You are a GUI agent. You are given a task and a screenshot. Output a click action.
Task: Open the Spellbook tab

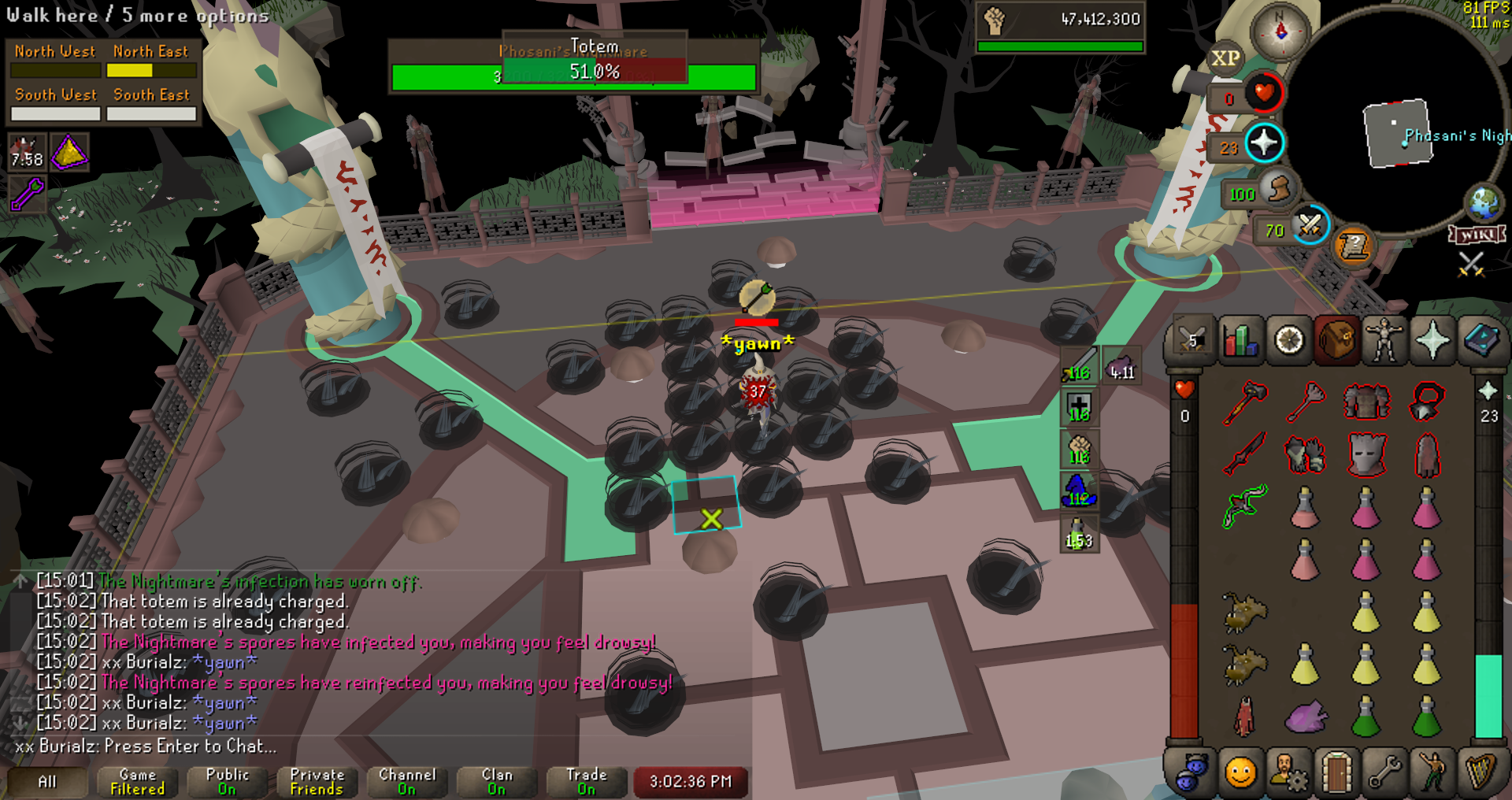click(1480, 341)
